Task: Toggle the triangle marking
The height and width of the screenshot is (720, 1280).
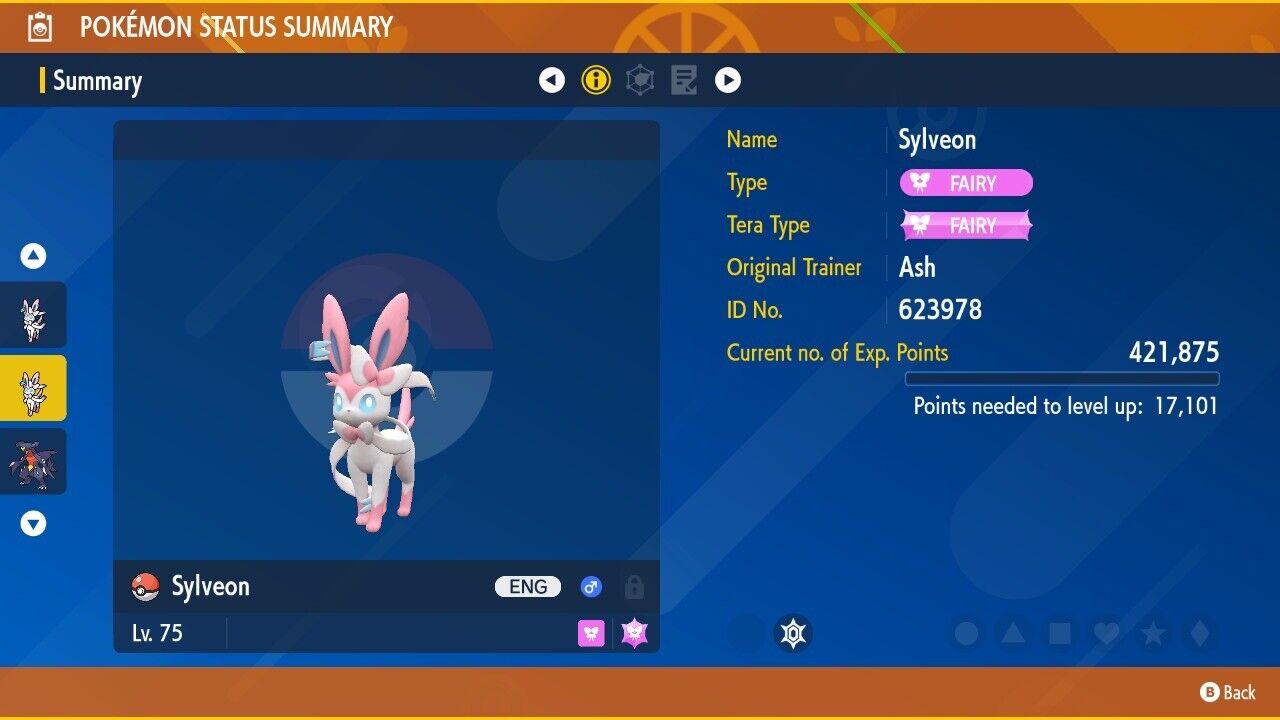Action: pos(1013,633)
